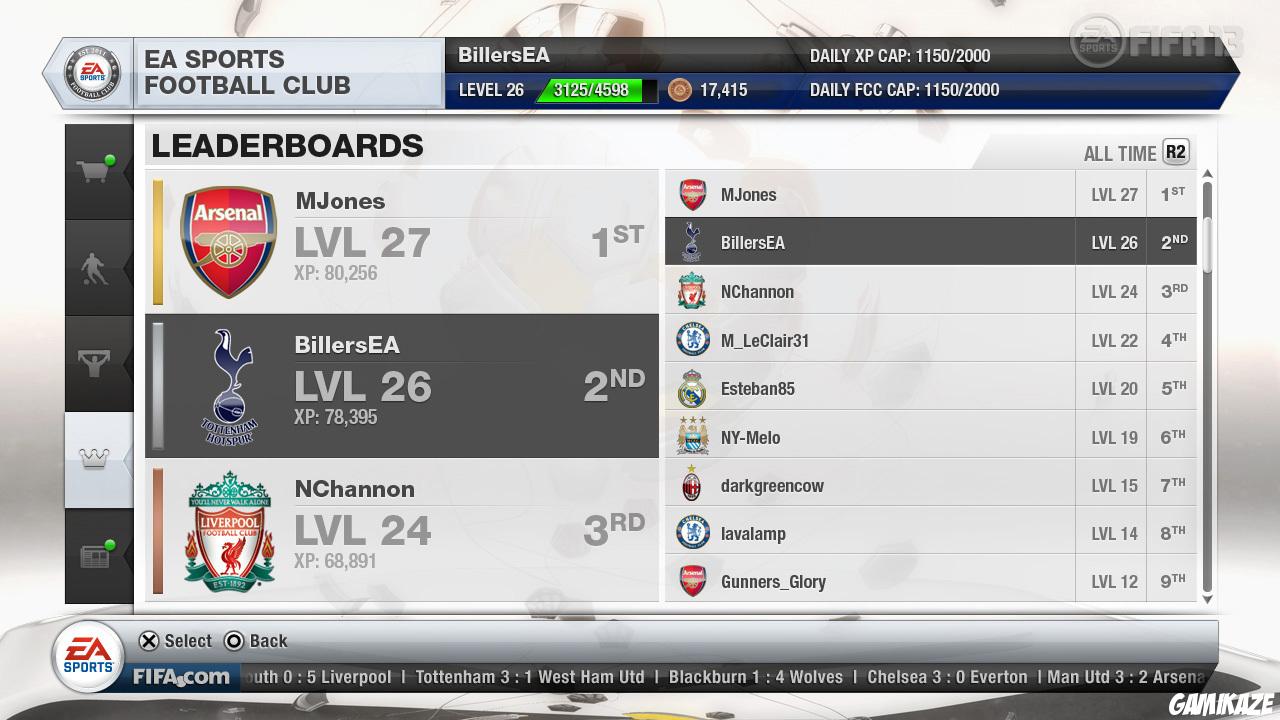Open FIFA.com link
Viewport: 1280px width, 720px height.
pos(184,677)
